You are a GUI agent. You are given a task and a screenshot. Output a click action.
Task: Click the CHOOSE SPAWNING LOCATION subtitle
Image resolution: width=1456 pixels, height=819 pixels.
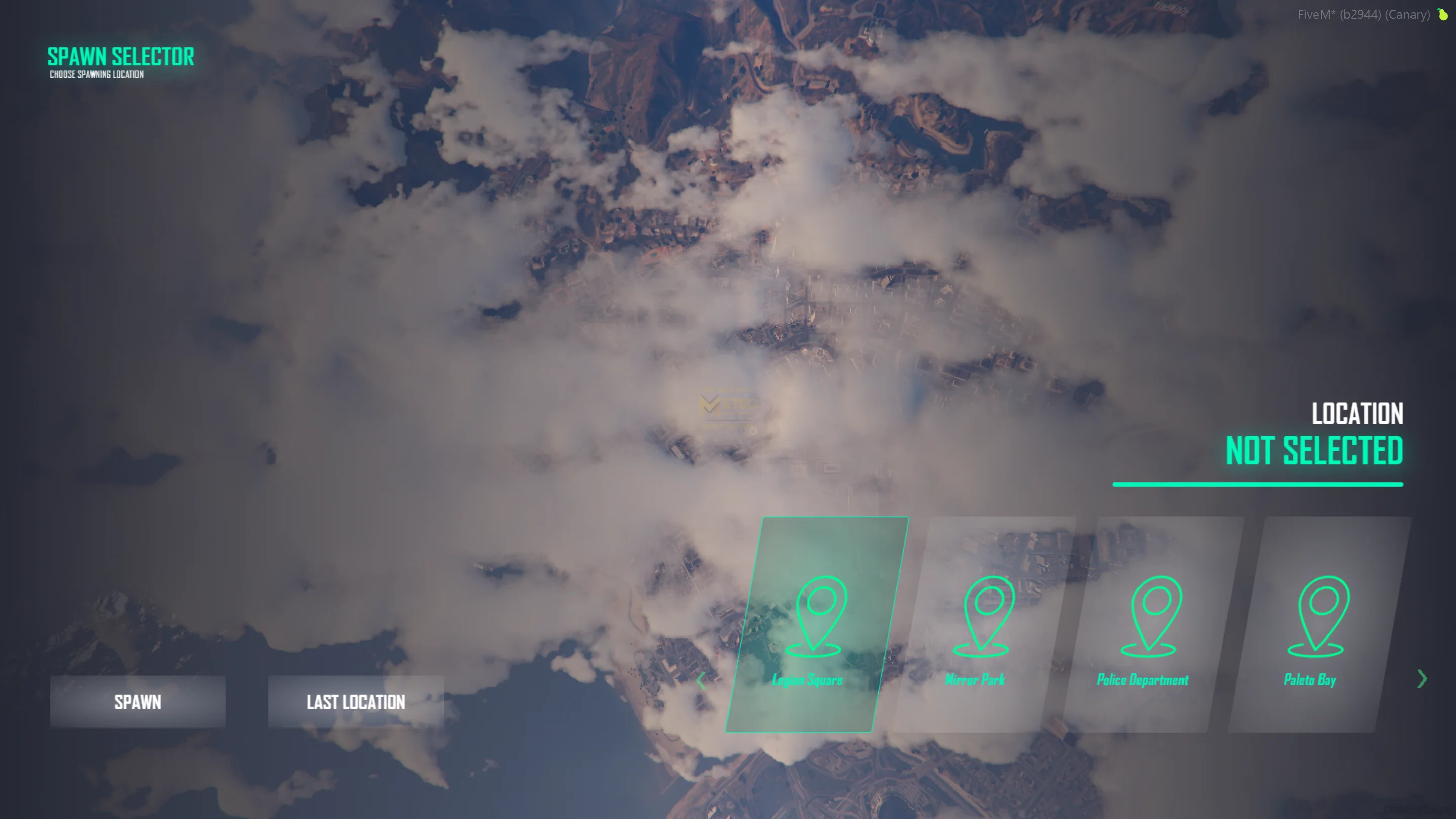click(x=95, y=74)
